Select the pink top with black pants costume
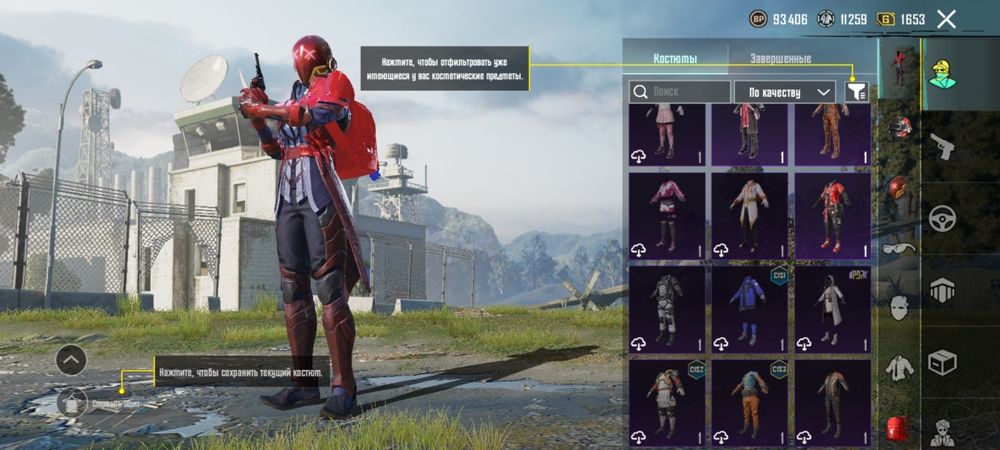 pos(666,216)
